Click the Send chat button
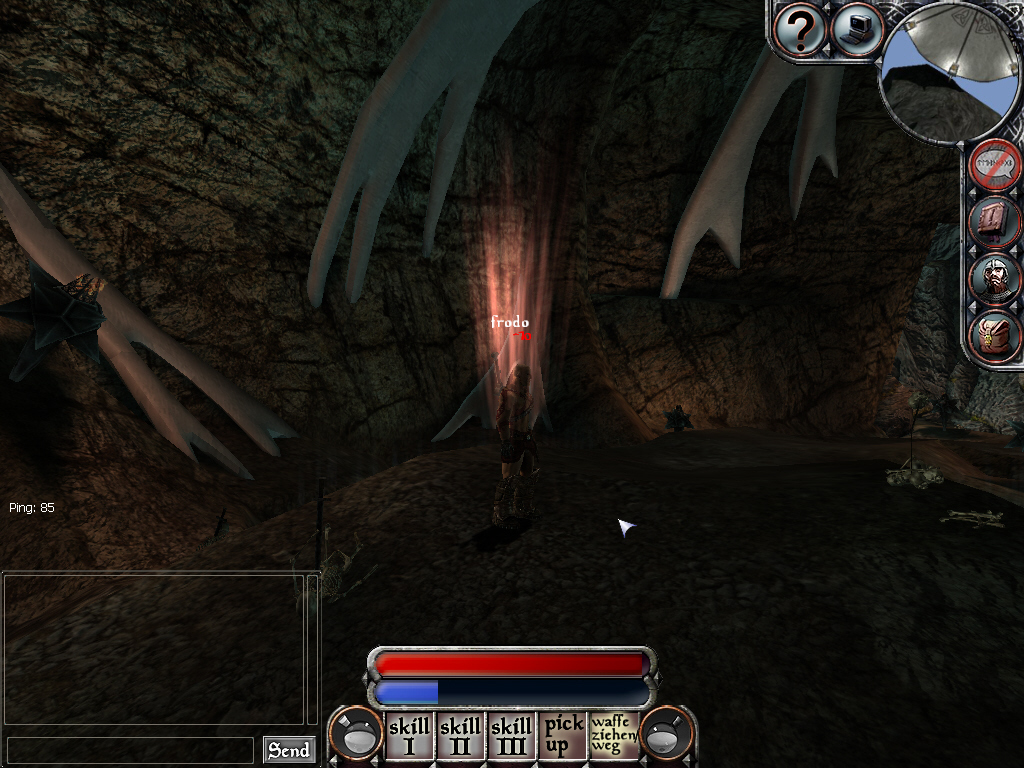The height and width of the screenshot is (768, 1024). point(289,750)
